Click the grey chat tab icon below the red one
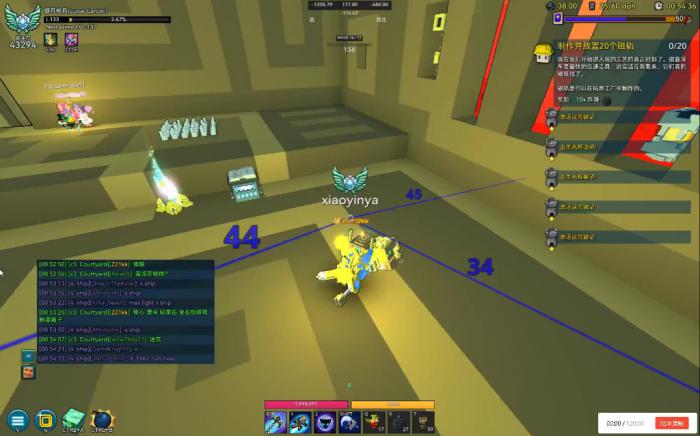The image size is (700, 436). click(x=27, y=371)
